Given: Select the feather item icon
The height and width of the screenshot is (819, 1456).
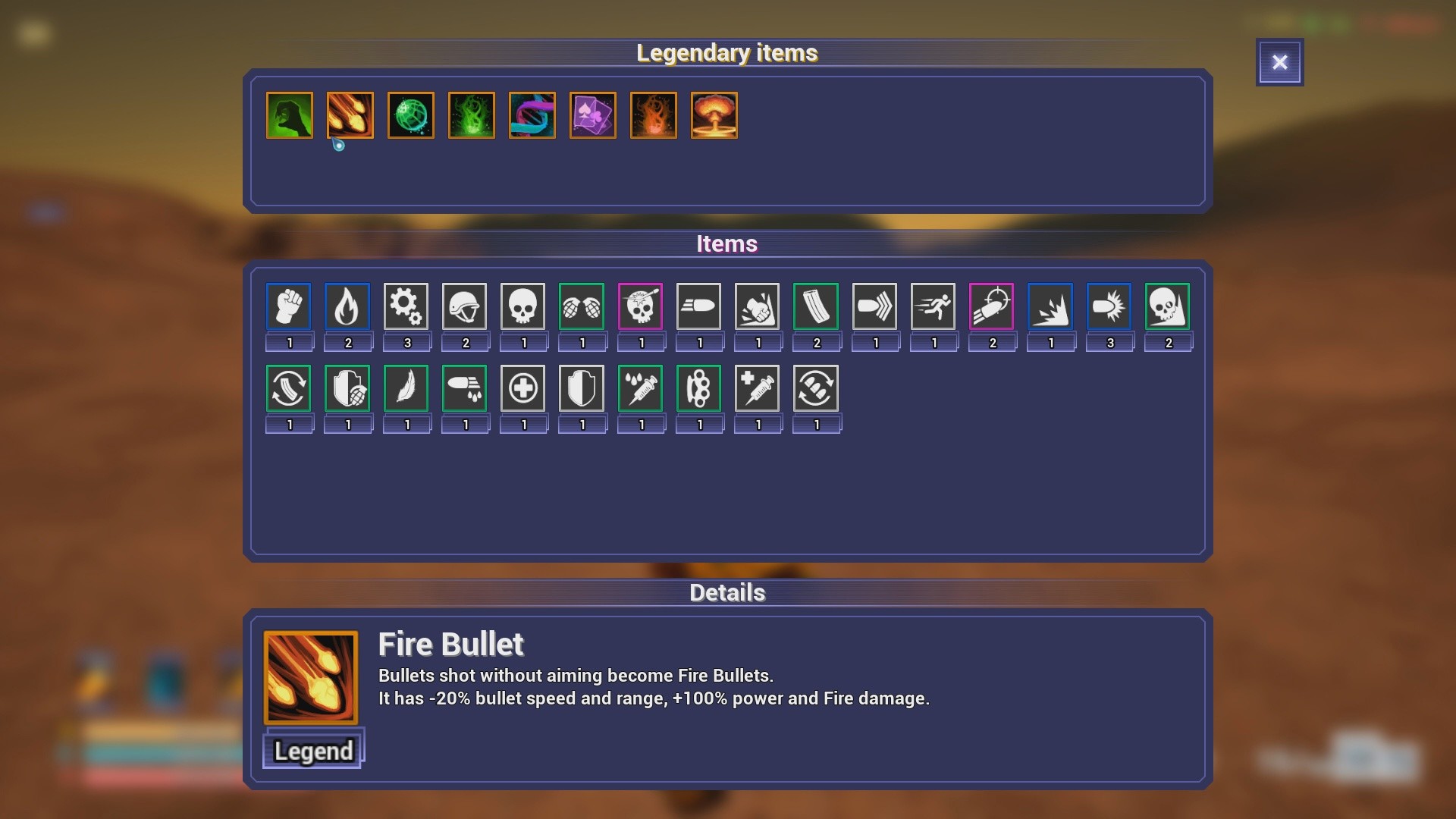Looking at the screenshot, I should point(407,388).
